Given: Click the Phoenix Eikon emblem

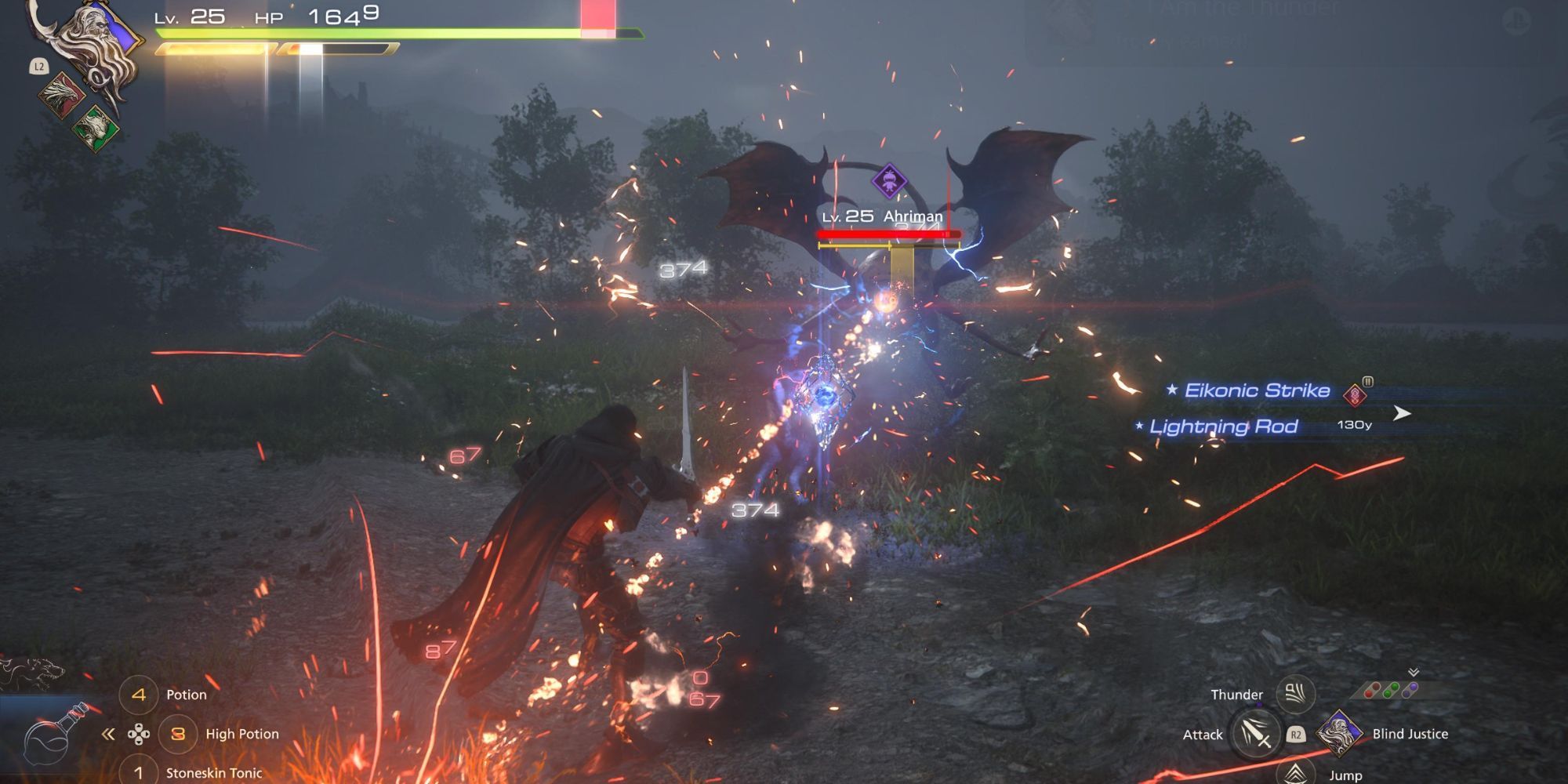Looking at the screenshot, I should click(x=61, y=96).
